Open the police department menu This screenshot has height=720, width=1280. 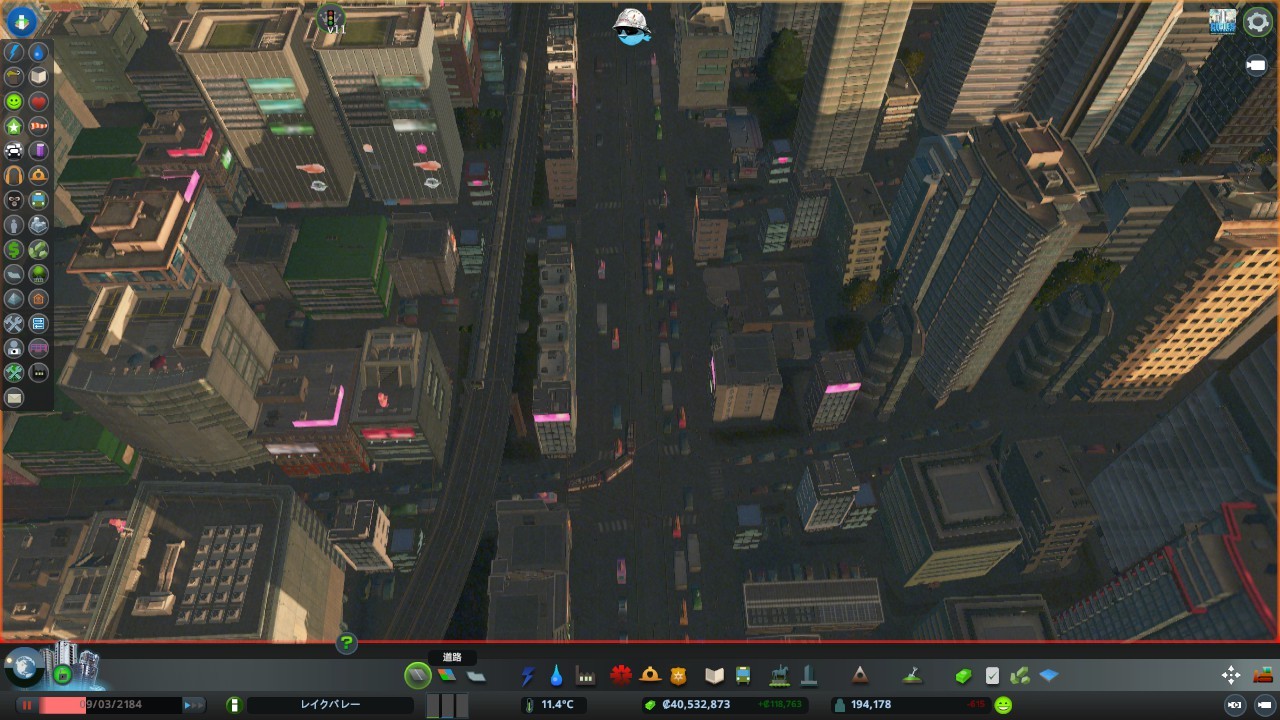pos(679,676)
